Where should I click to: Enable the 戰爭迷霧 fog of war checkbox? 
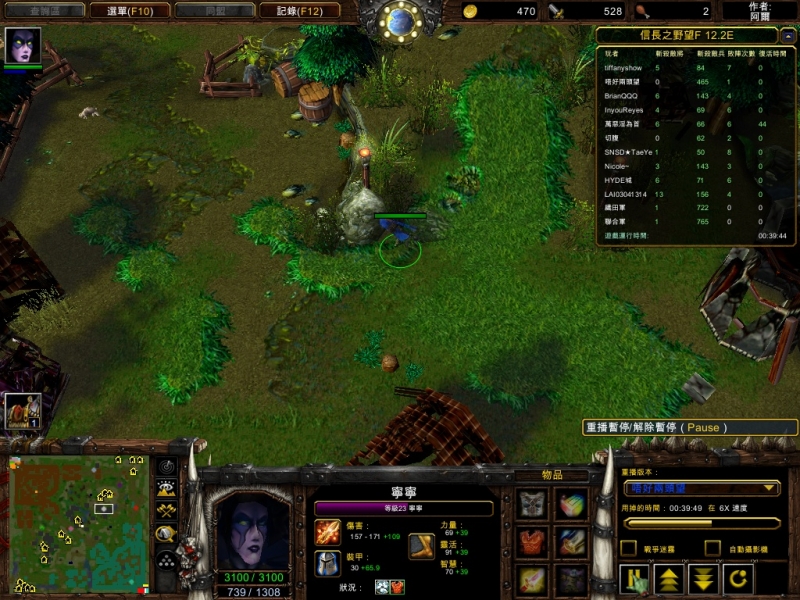pyautogui.click(x=628, y=548)
